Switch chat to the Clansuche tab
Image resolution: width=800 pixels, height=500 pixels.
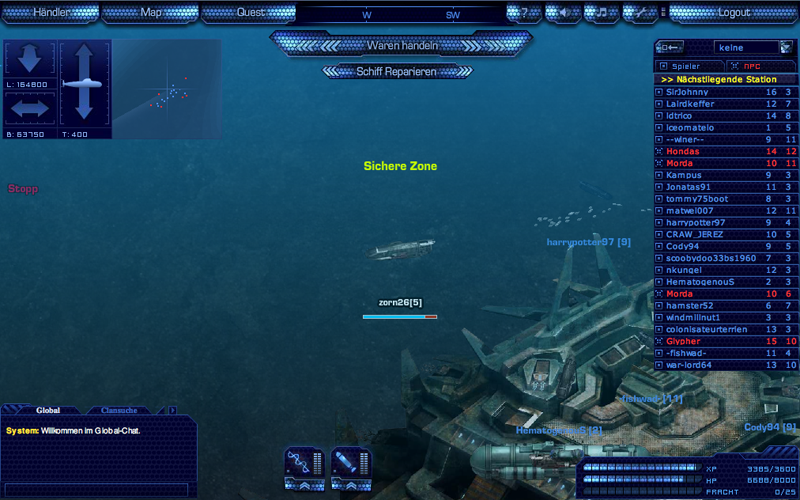(119, 410)
